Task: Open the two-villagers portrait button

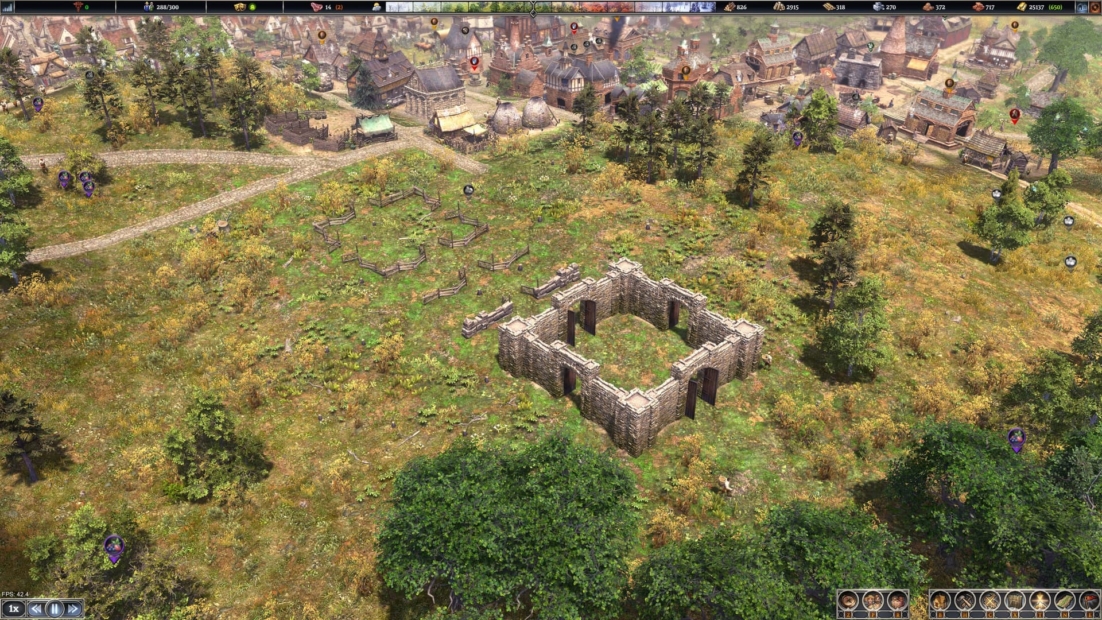Action: [x=873, y=601]
